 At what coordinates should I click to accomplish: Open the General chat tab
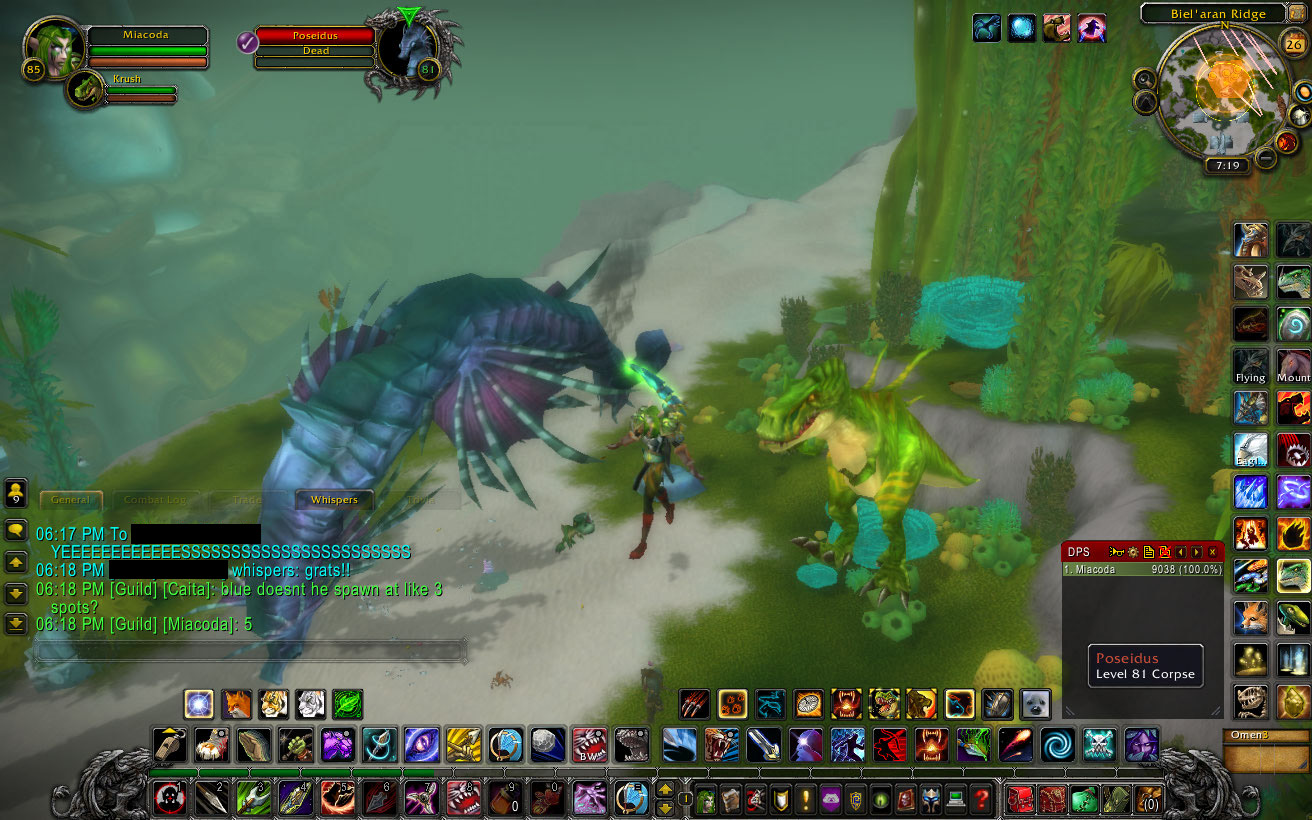coord(70,499)
